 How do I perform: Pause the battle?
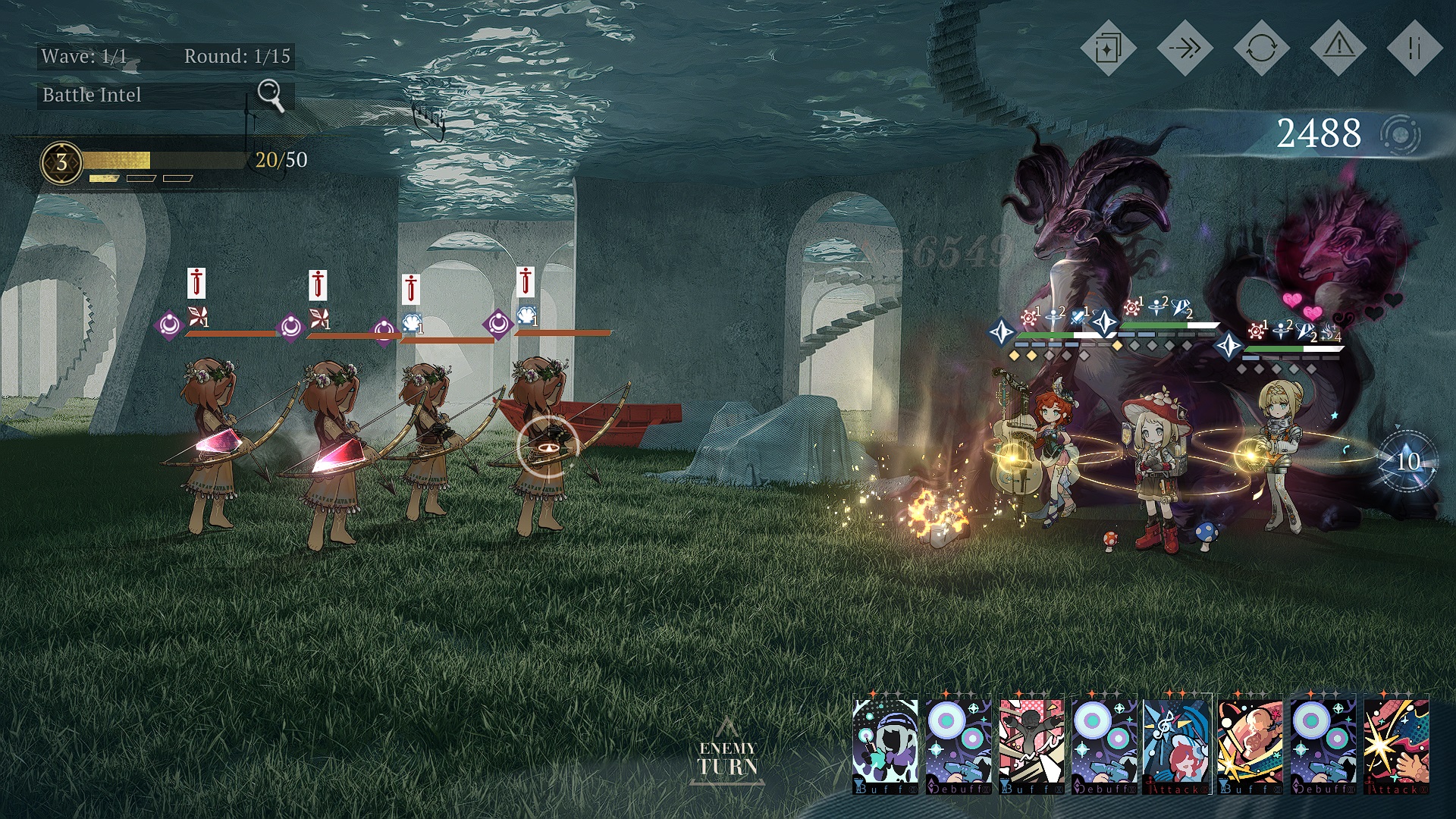(1414, 49)
